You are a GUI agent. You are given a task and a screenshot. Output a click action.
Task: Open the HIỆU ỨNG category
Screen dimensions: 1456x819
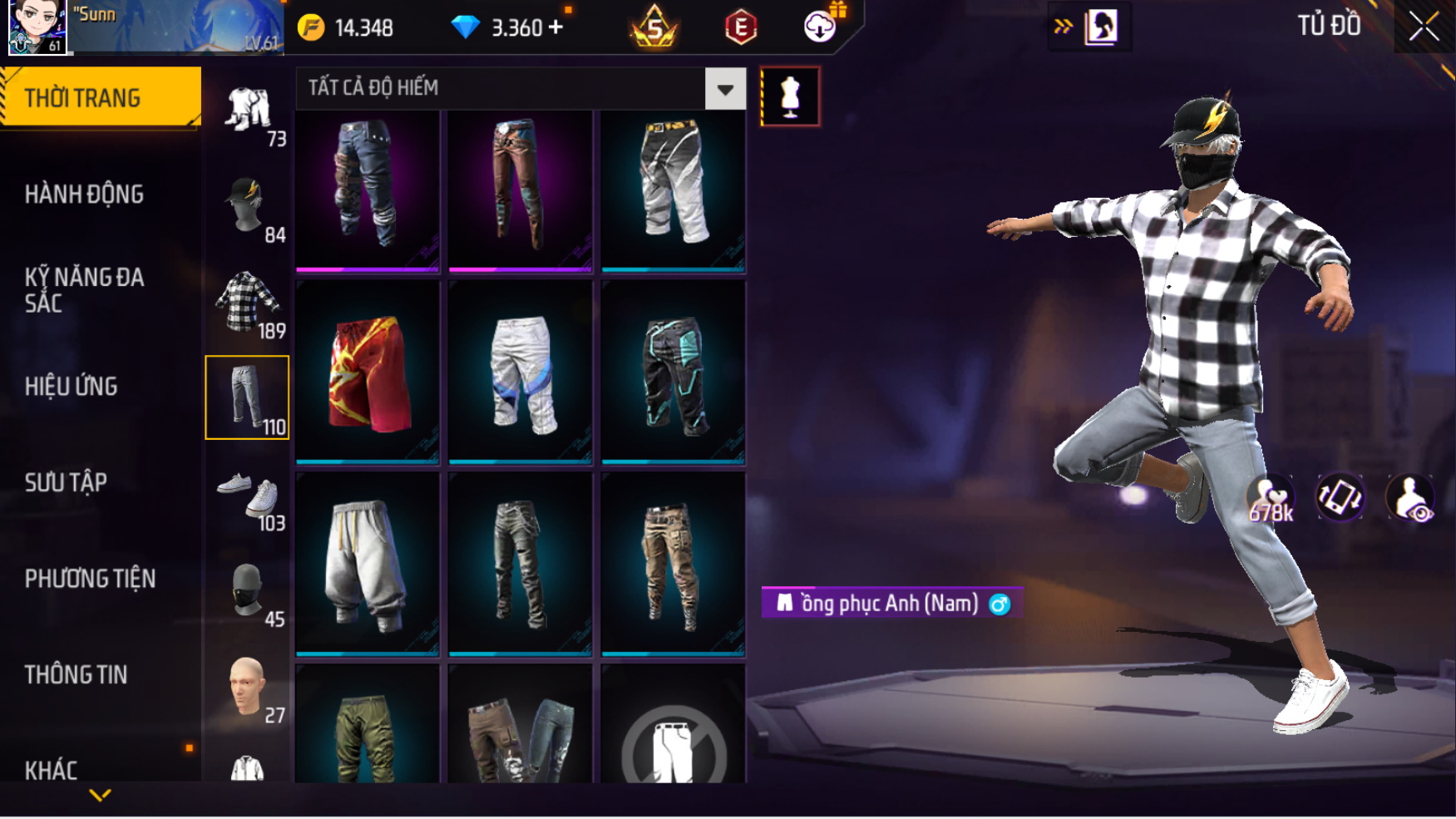point(72,387)
